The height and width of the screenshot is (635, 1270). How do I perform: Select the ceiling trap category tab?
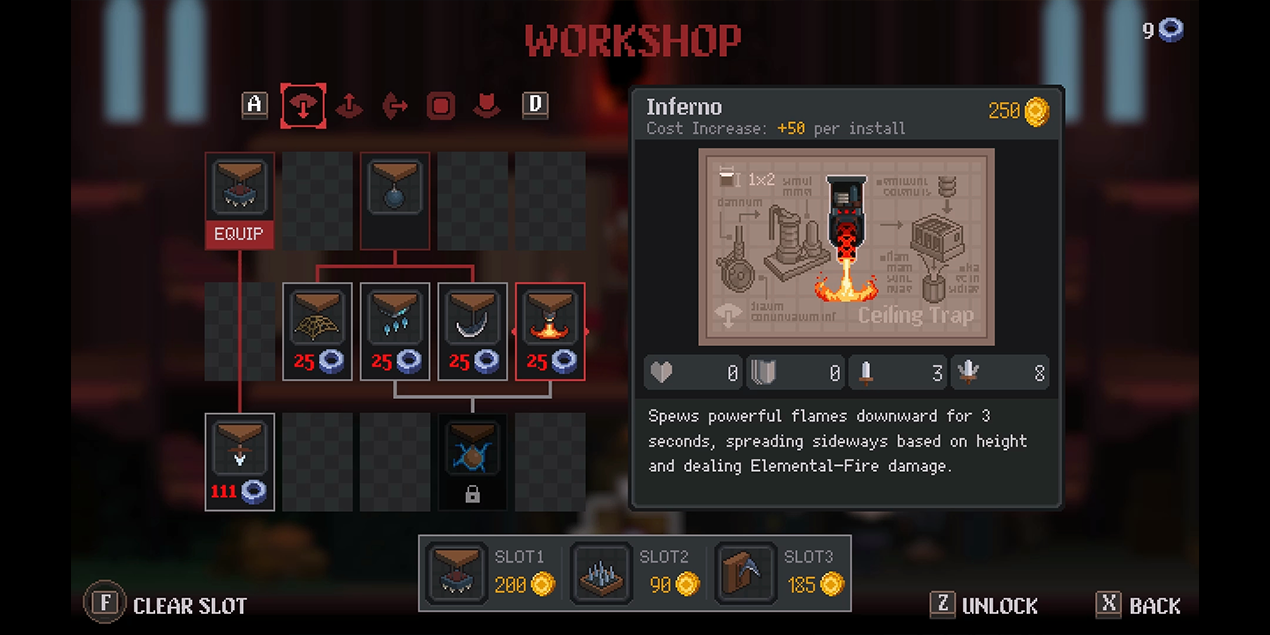click(302, 105)
